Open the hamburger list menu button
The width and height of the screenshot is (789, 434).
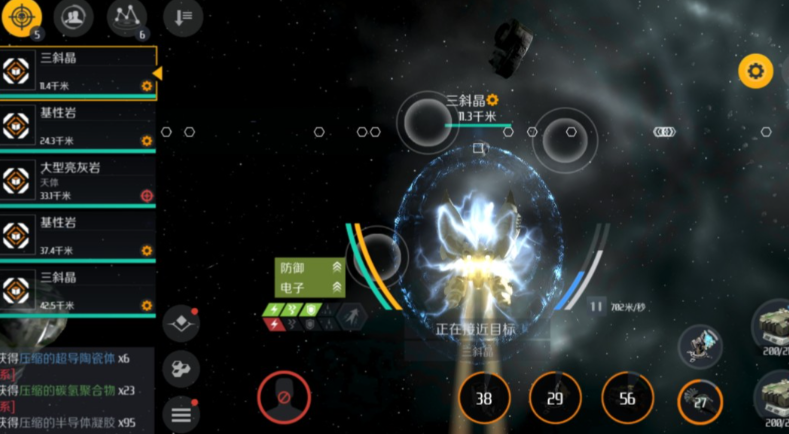[181, 412]
